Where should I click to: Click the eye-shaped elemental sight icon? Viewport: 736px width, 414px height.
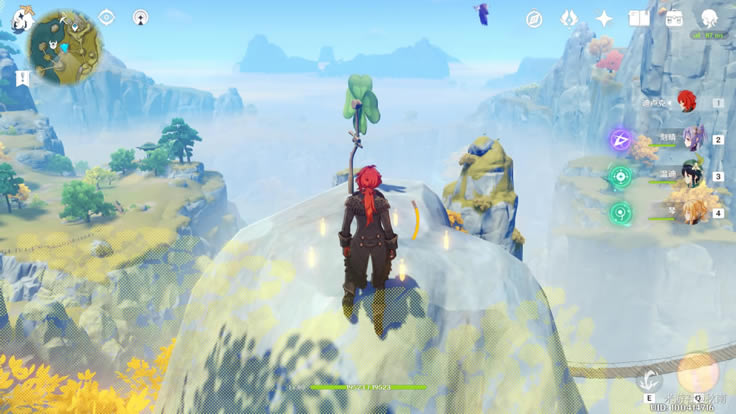pyautogui.click(x=107, y=18)
